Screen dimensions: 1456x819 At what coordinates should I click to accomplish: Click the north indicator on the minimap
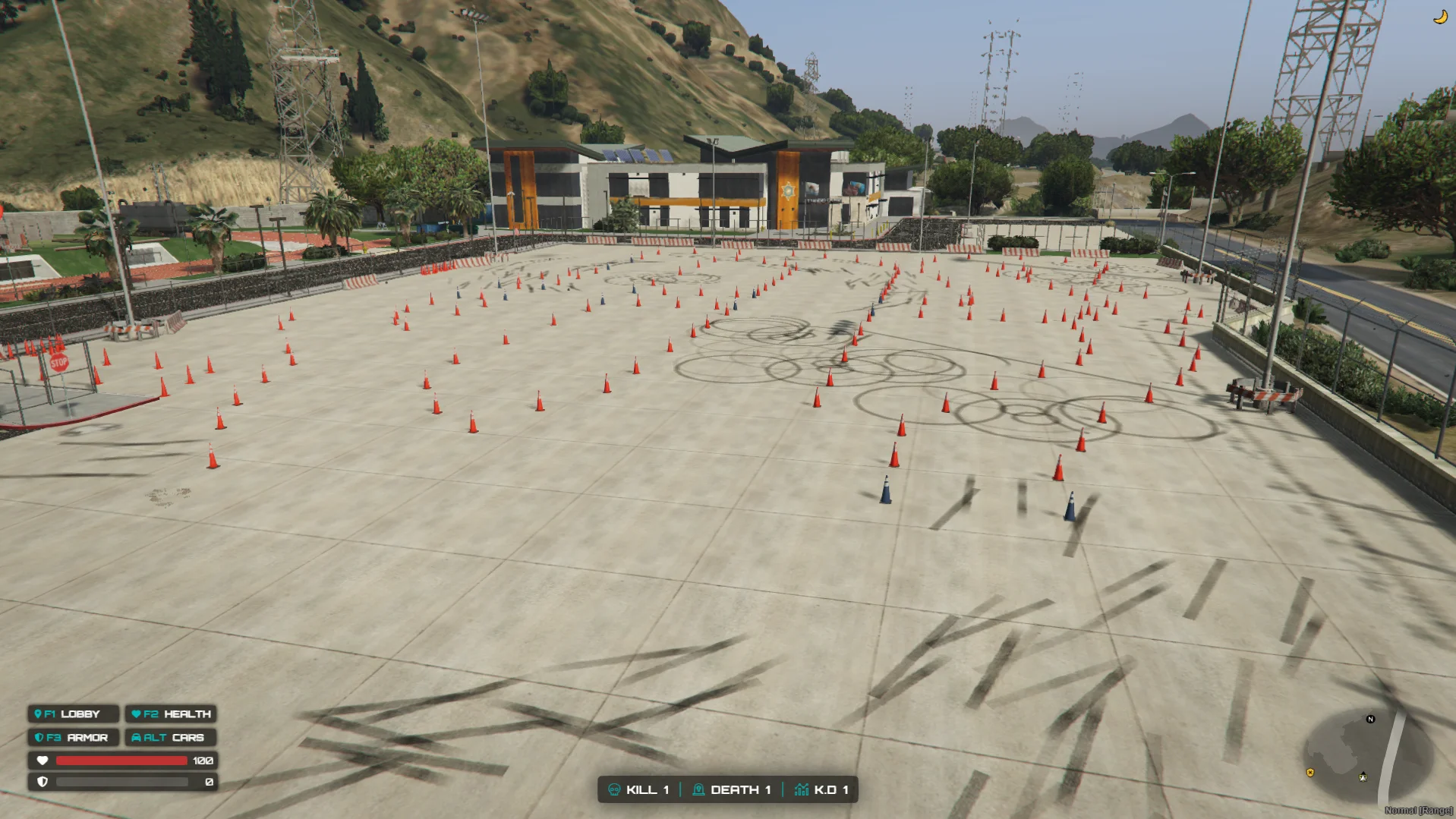click(1370, 719)
